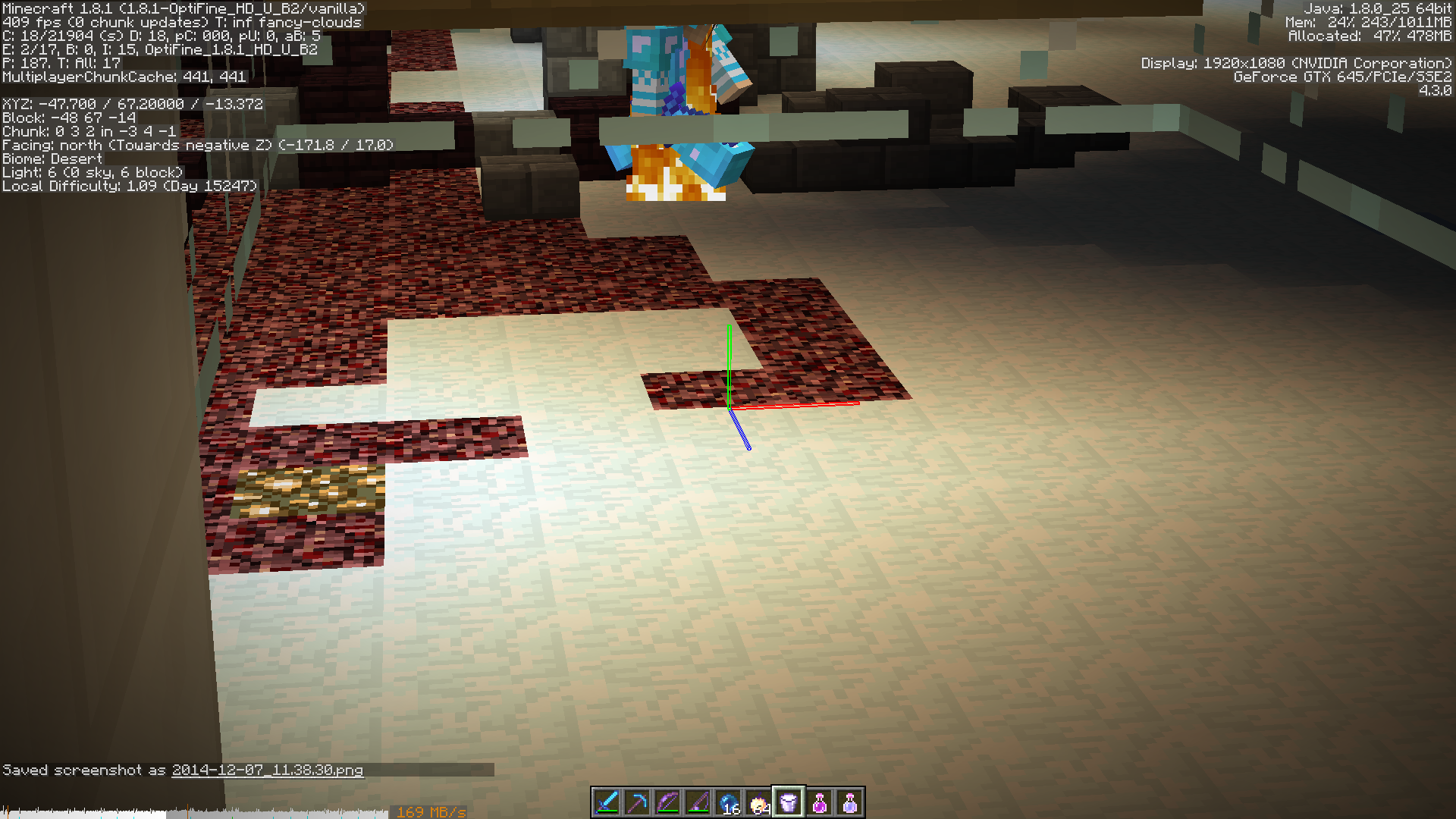Switch to the fishing rod slot
This screenshot has width=1456, height=819.
click(698, 802)
